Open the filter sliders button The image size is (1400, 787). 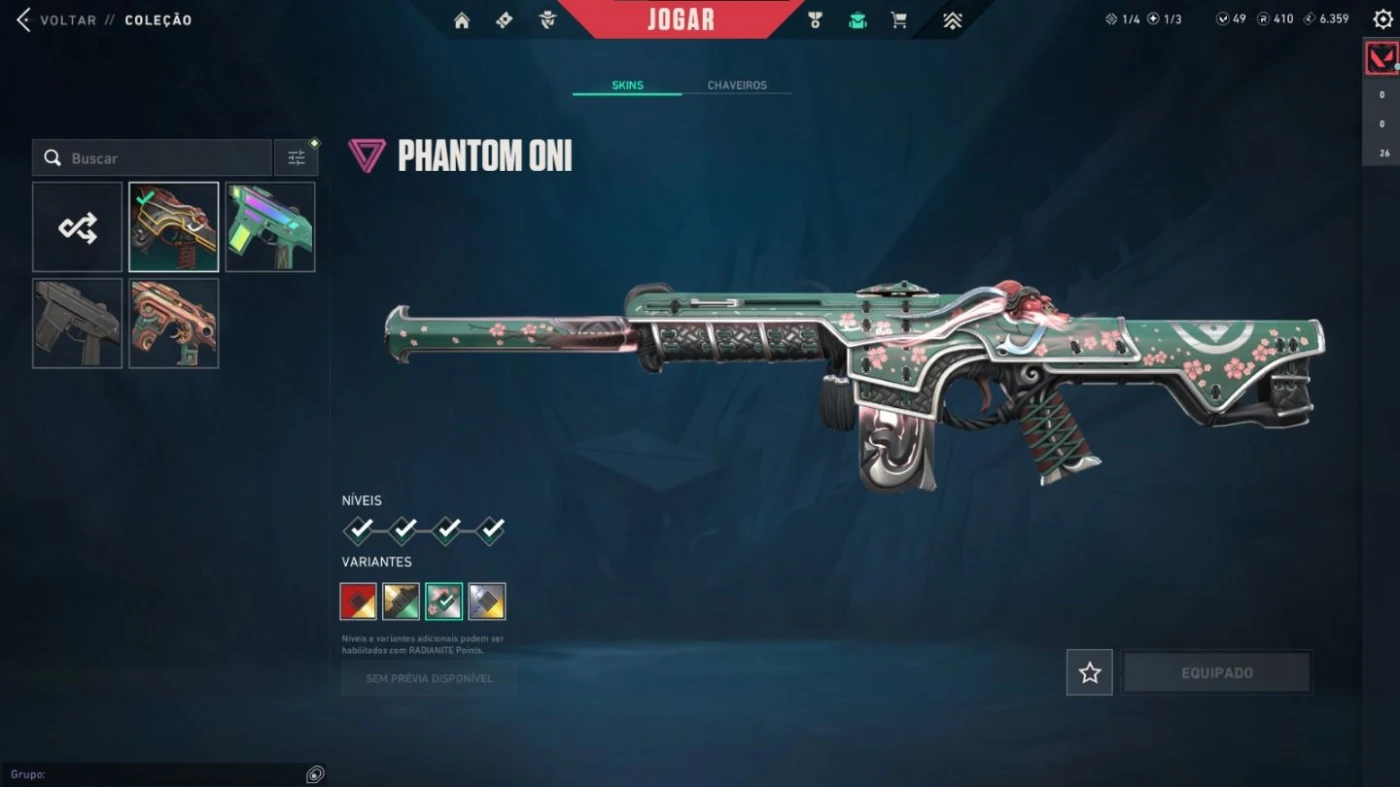296,158
